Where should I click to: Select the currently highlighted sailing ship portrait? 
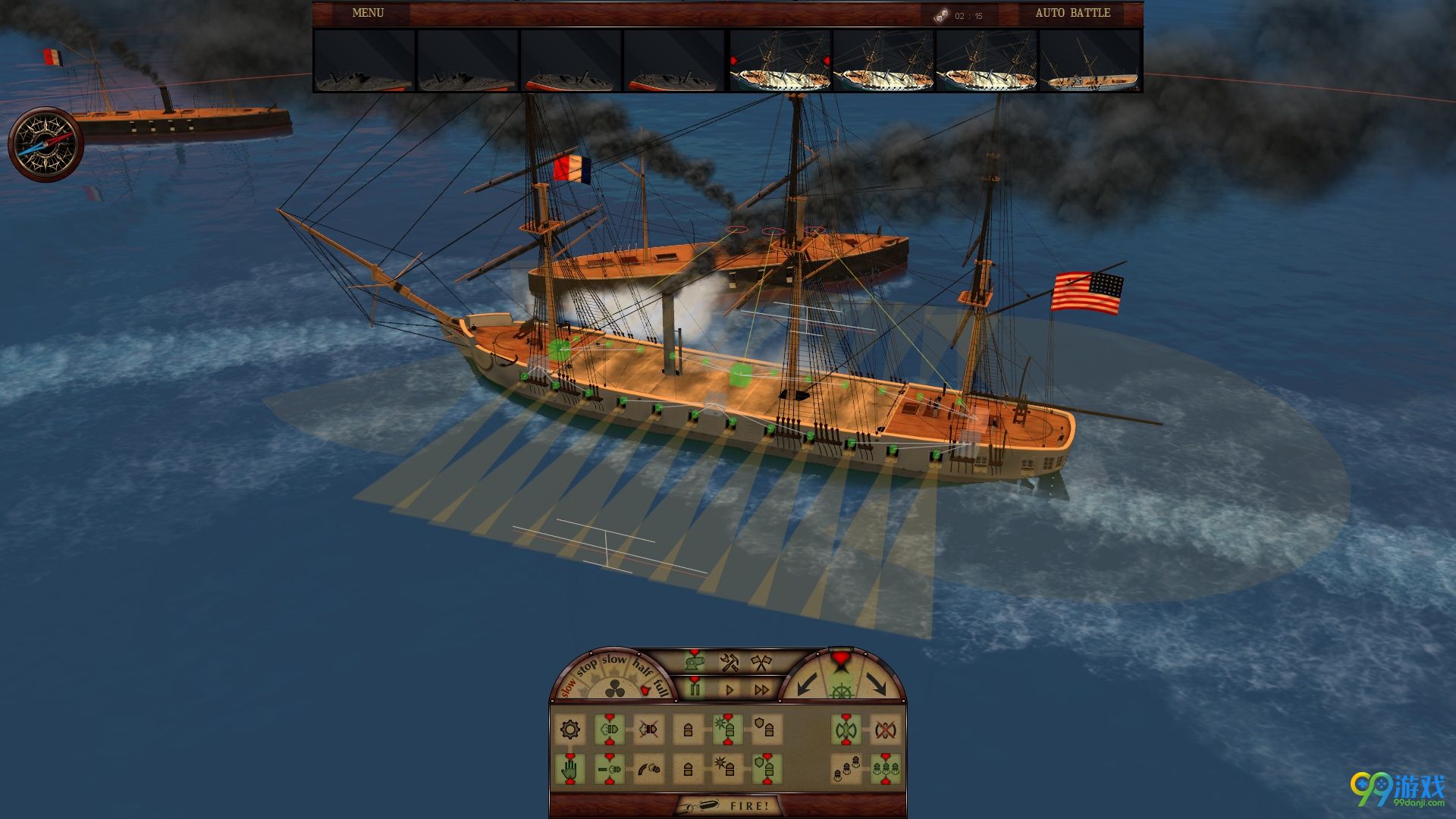tap(780, 61)
